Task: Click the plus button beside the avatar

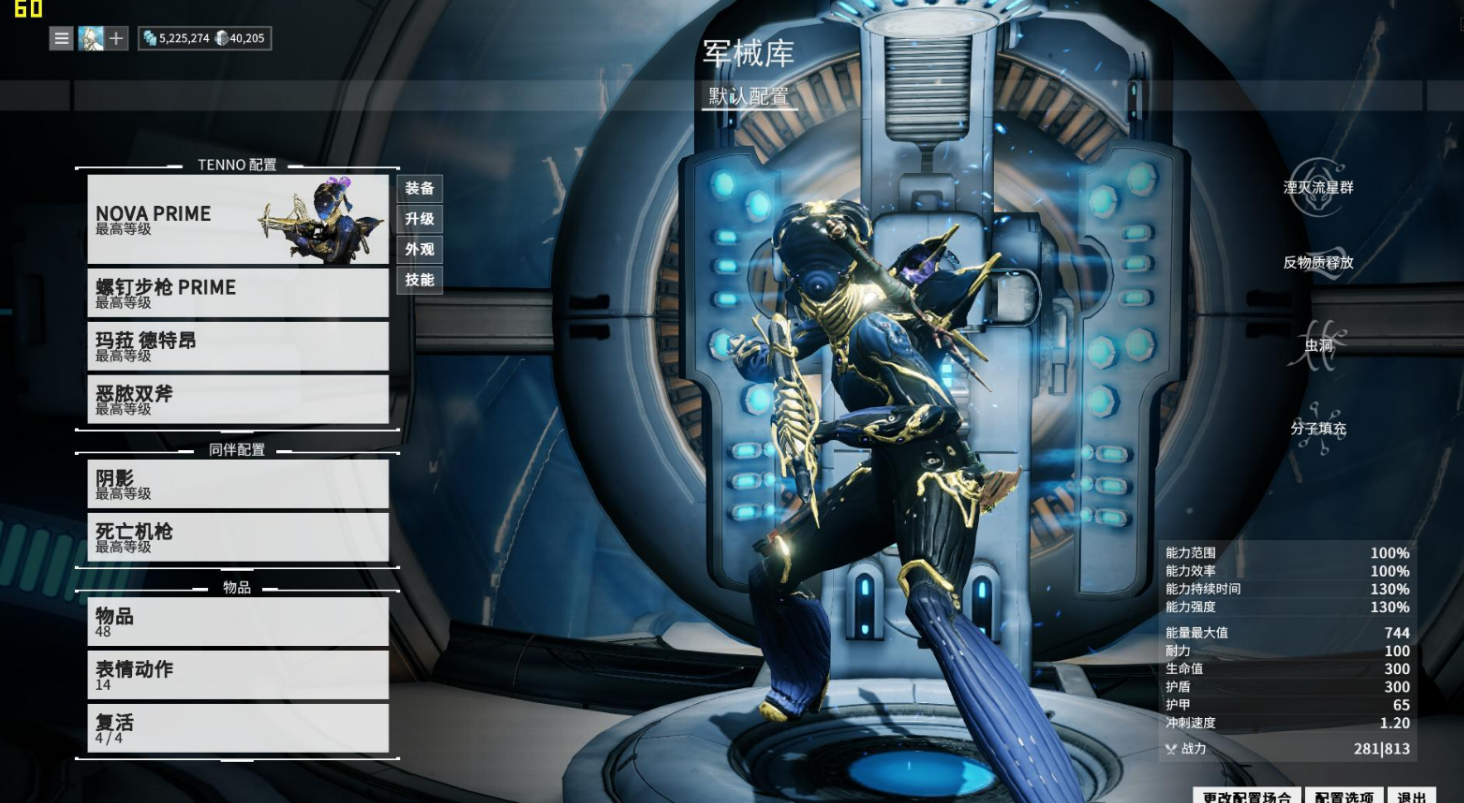Action: [117, 39]
